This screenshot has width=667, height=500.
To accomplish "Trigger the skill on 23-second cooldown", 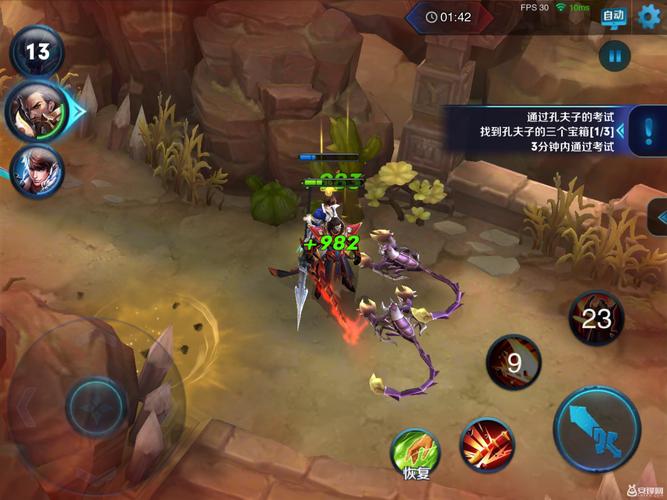I will pos(596,319).
